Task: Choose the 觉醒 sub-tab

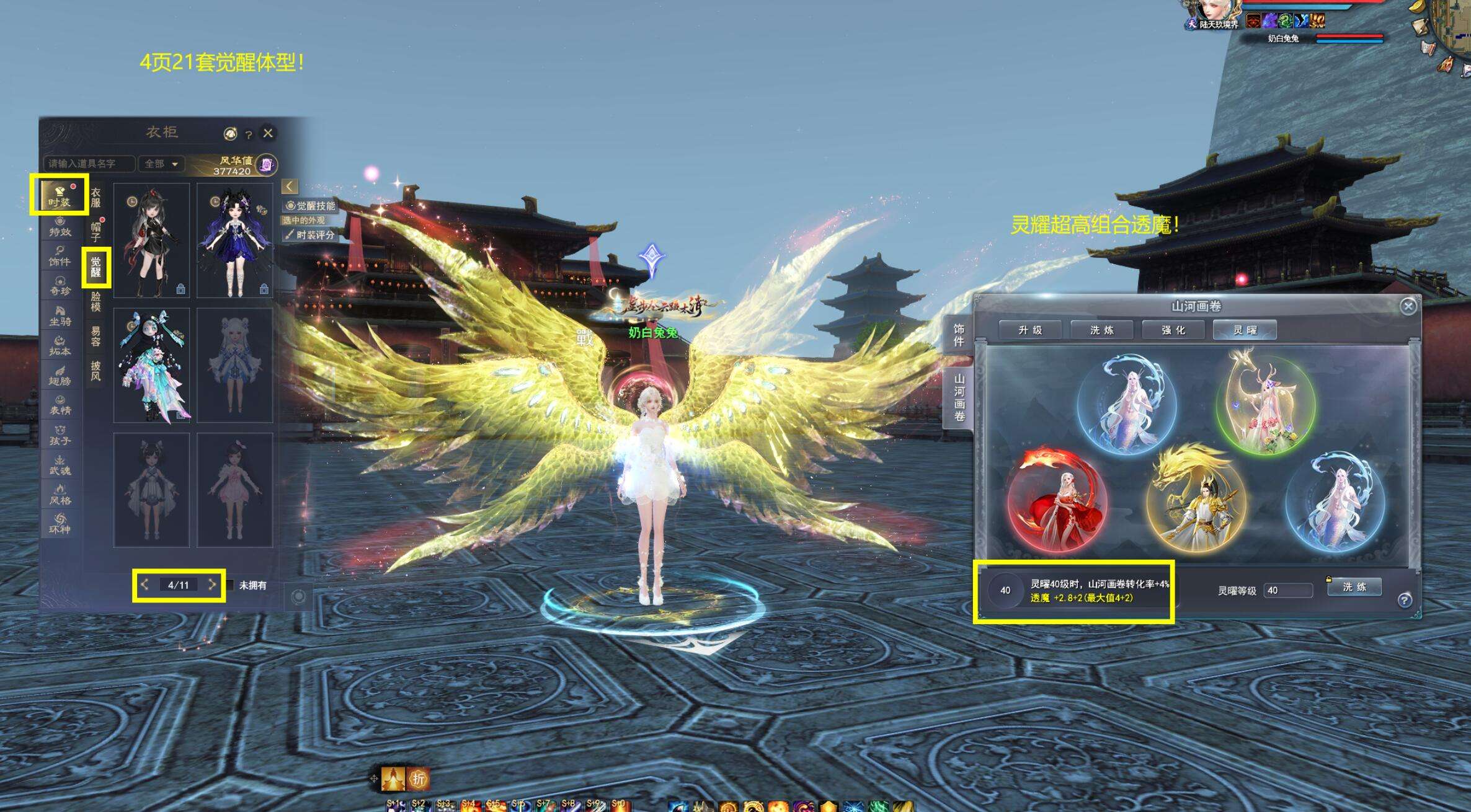Action: click(96, 267)
